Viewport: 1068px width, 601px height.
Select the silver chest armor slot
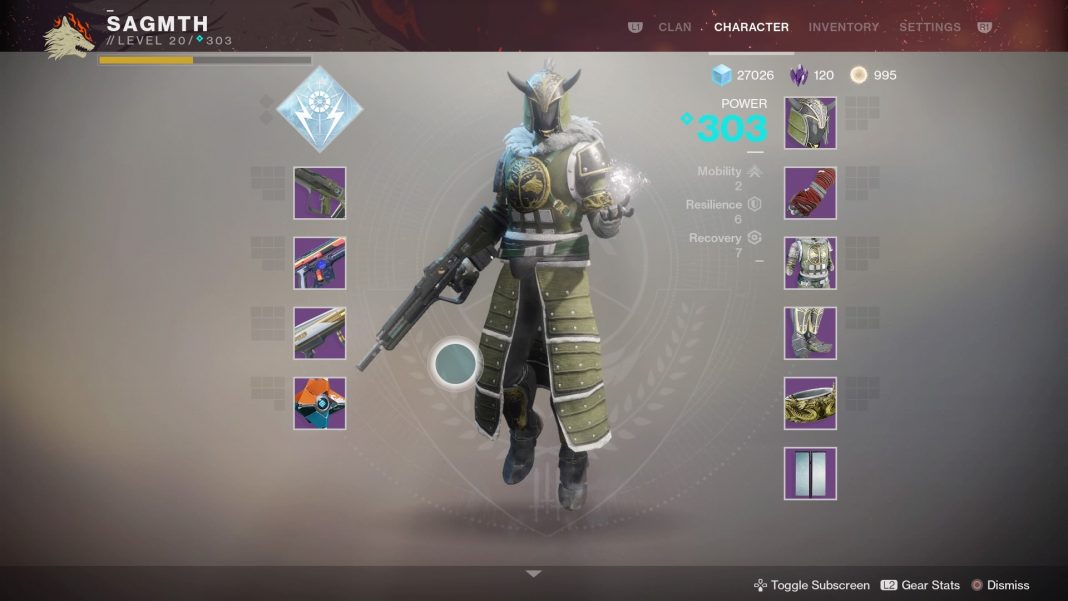[810, 263]
